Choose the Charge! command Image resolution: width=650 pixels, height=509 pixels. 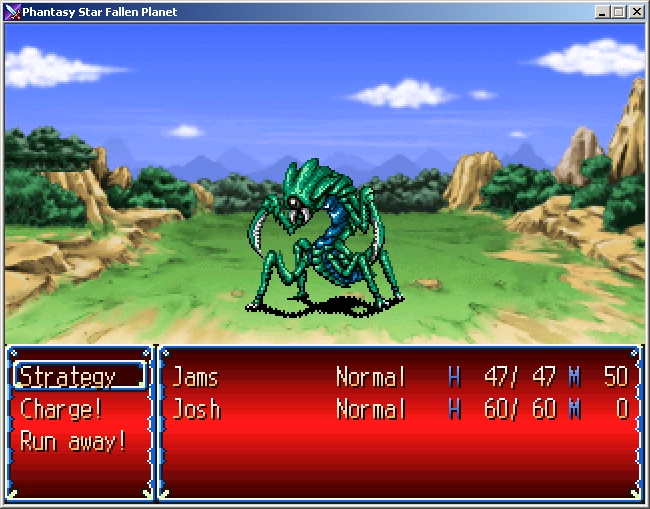tap(62, 409)
